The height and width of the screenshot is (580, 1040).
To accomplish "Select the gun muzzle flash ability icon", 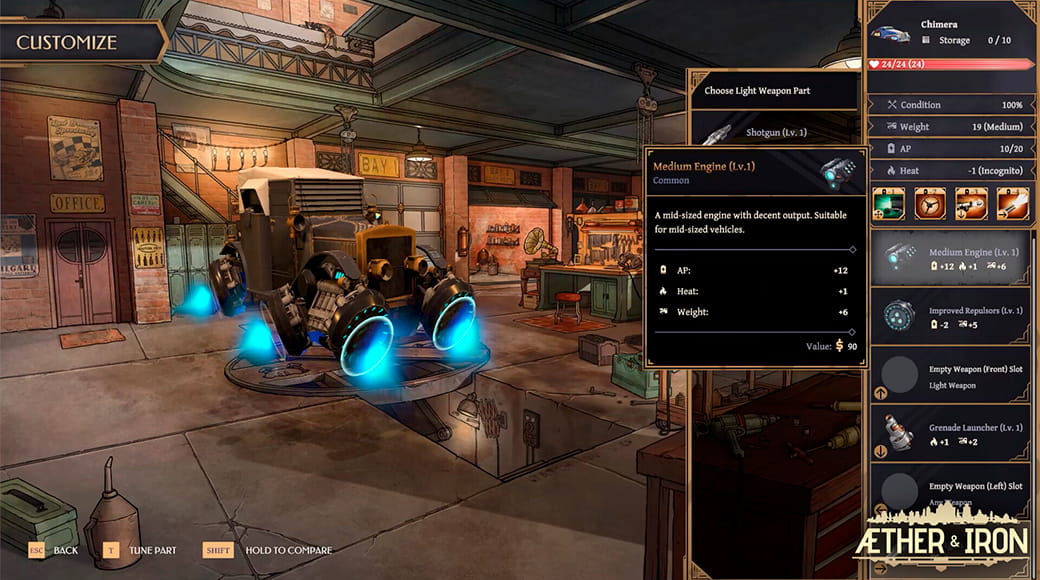I will (x=1011, y=203).
